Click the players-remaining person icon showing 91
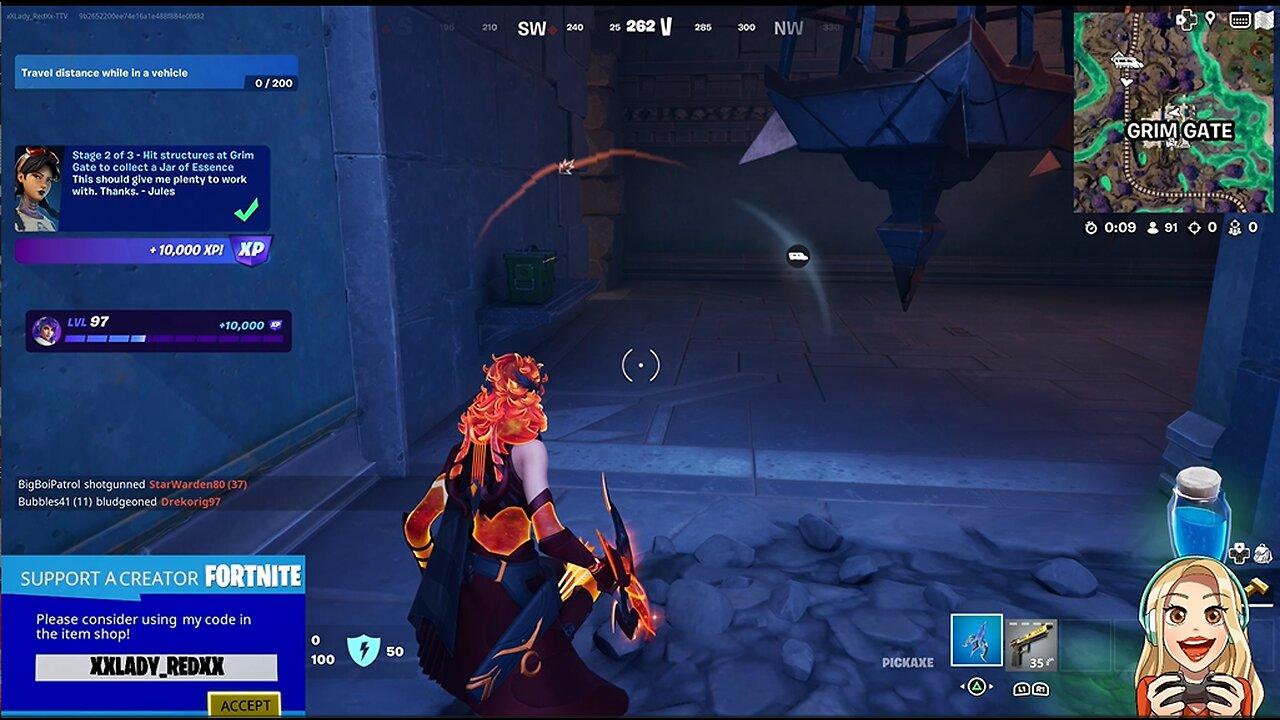The image size is (1280, 720). point(1153,227)
